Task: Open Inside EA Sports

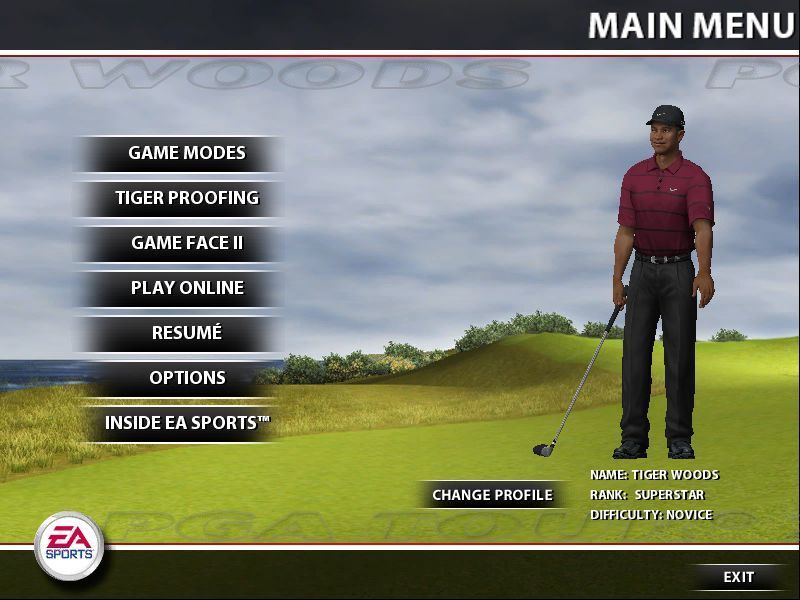Action: pyautogui.click(x=186, y=423)
